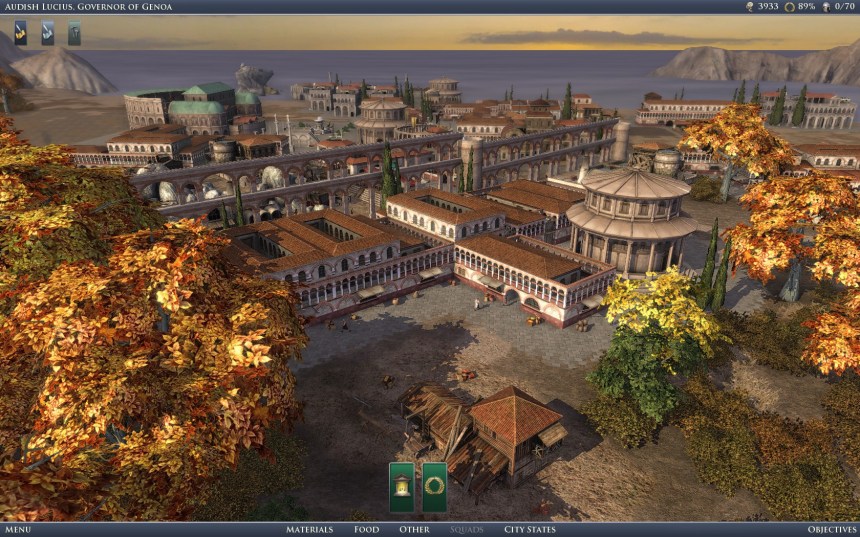Select the Other category
This screenshot has height=537, width=860.
click(414, 529)
